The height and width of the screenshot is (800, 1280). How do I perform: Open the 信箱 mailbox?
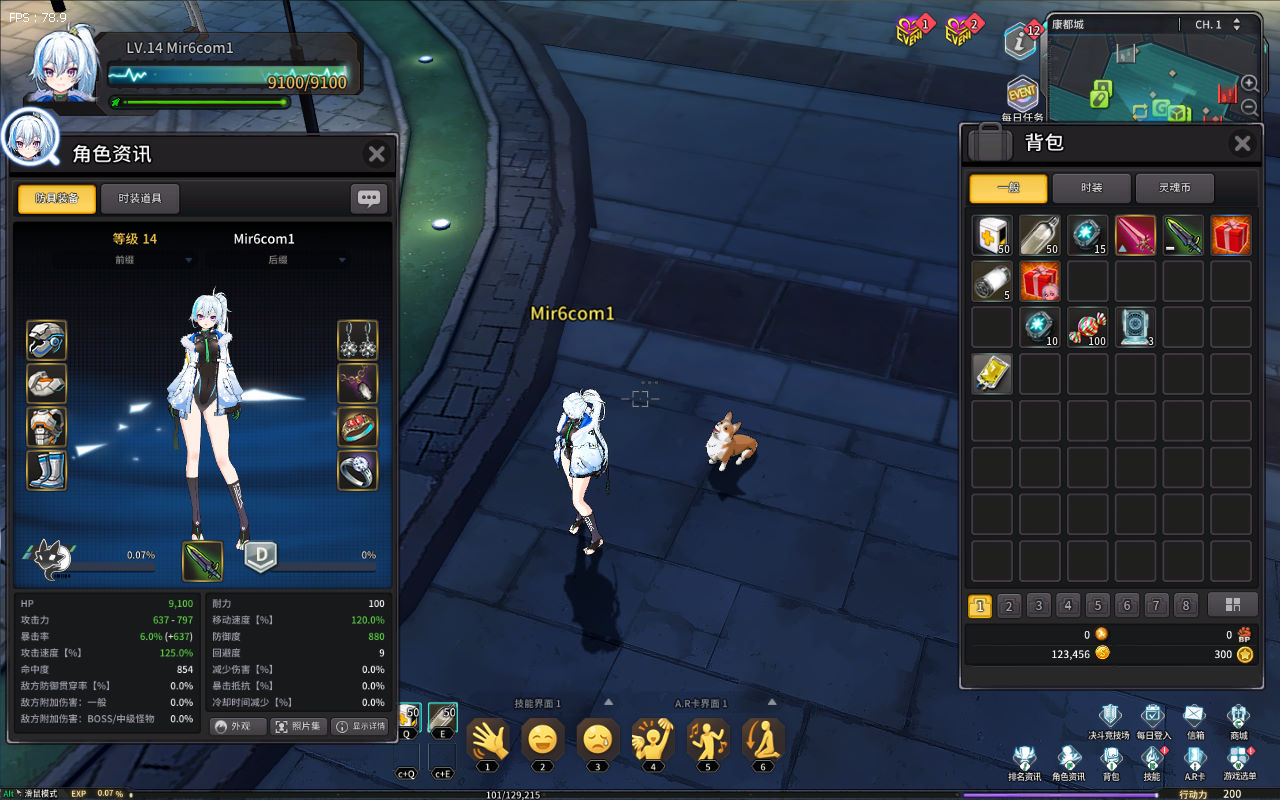(1195, 722)
